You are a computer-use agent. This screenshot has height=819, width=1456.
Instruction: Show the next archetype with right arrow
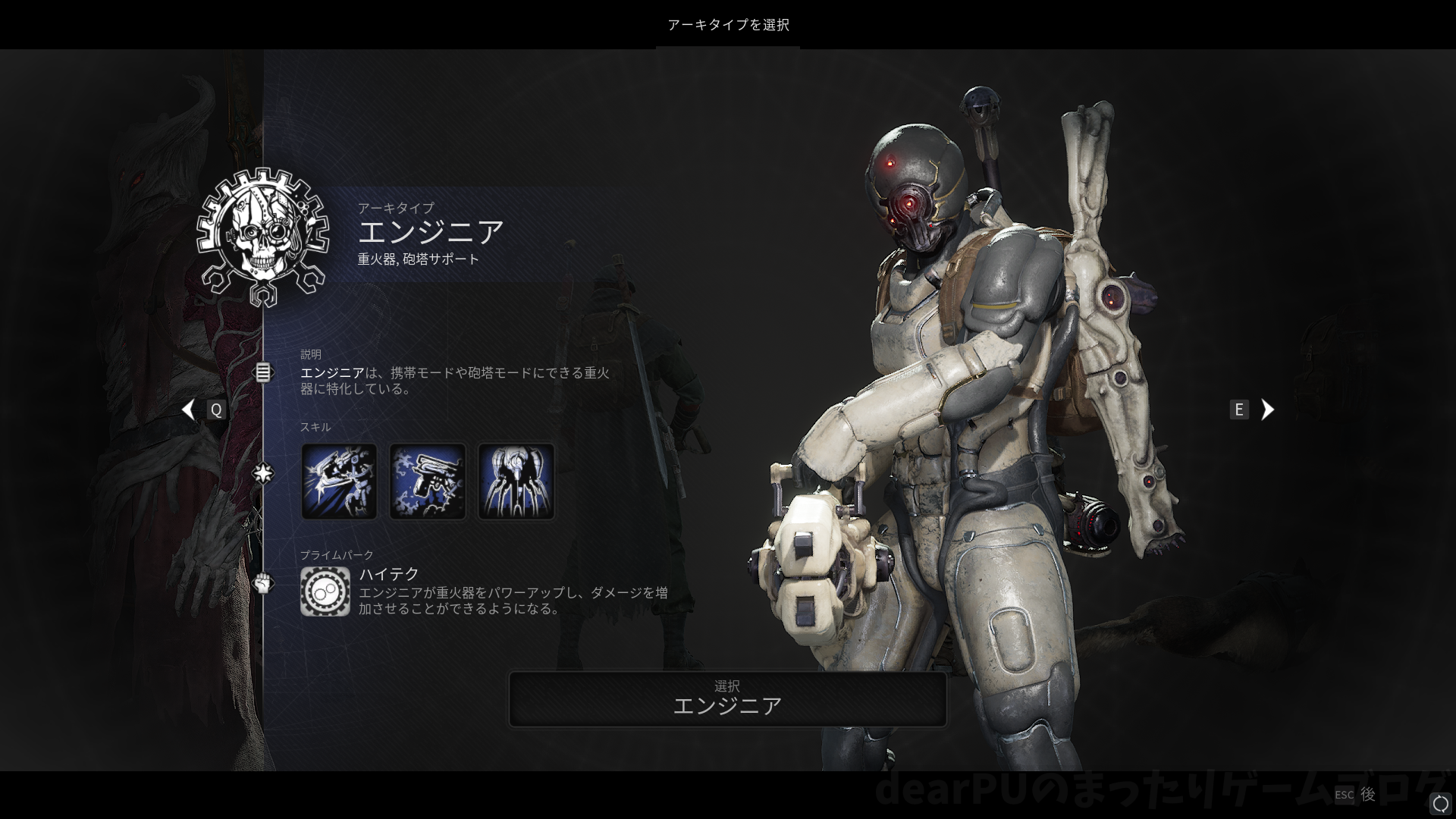click(1267, 409)
